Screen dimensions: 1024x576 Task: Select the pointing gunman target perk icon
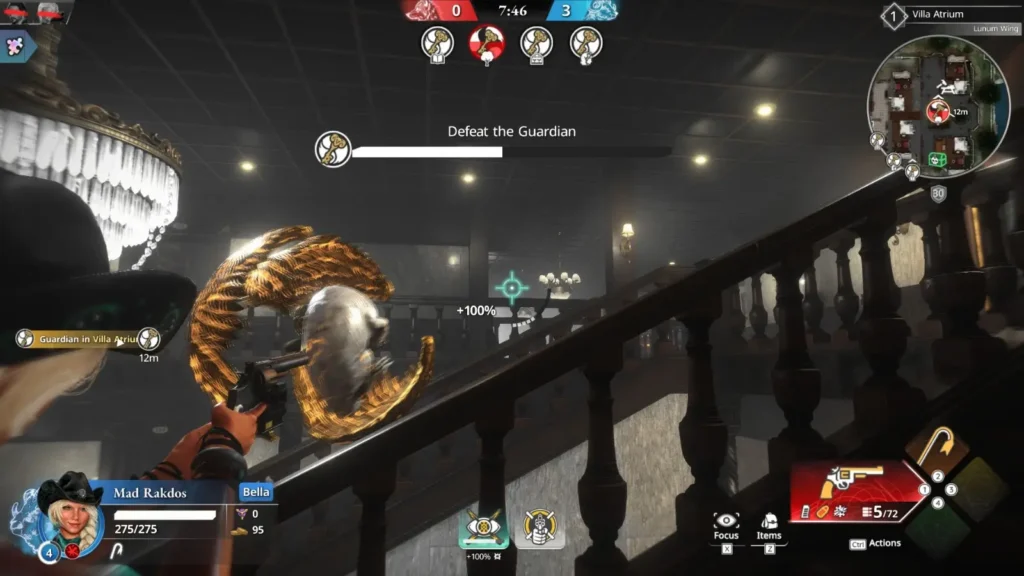click(x=540, y=526)
